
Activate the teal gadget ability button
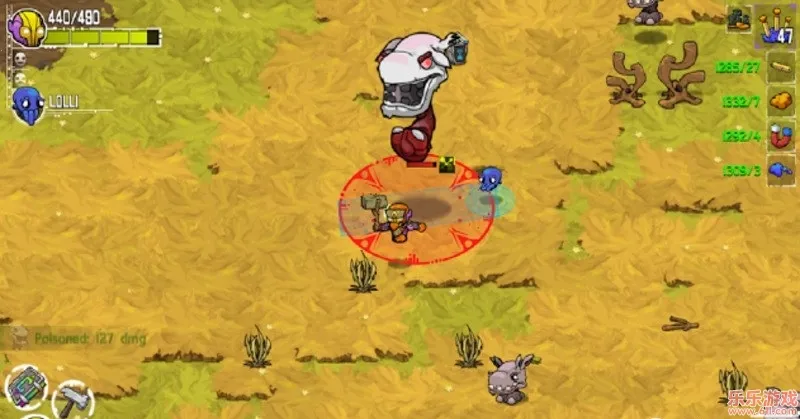[26, 387]
